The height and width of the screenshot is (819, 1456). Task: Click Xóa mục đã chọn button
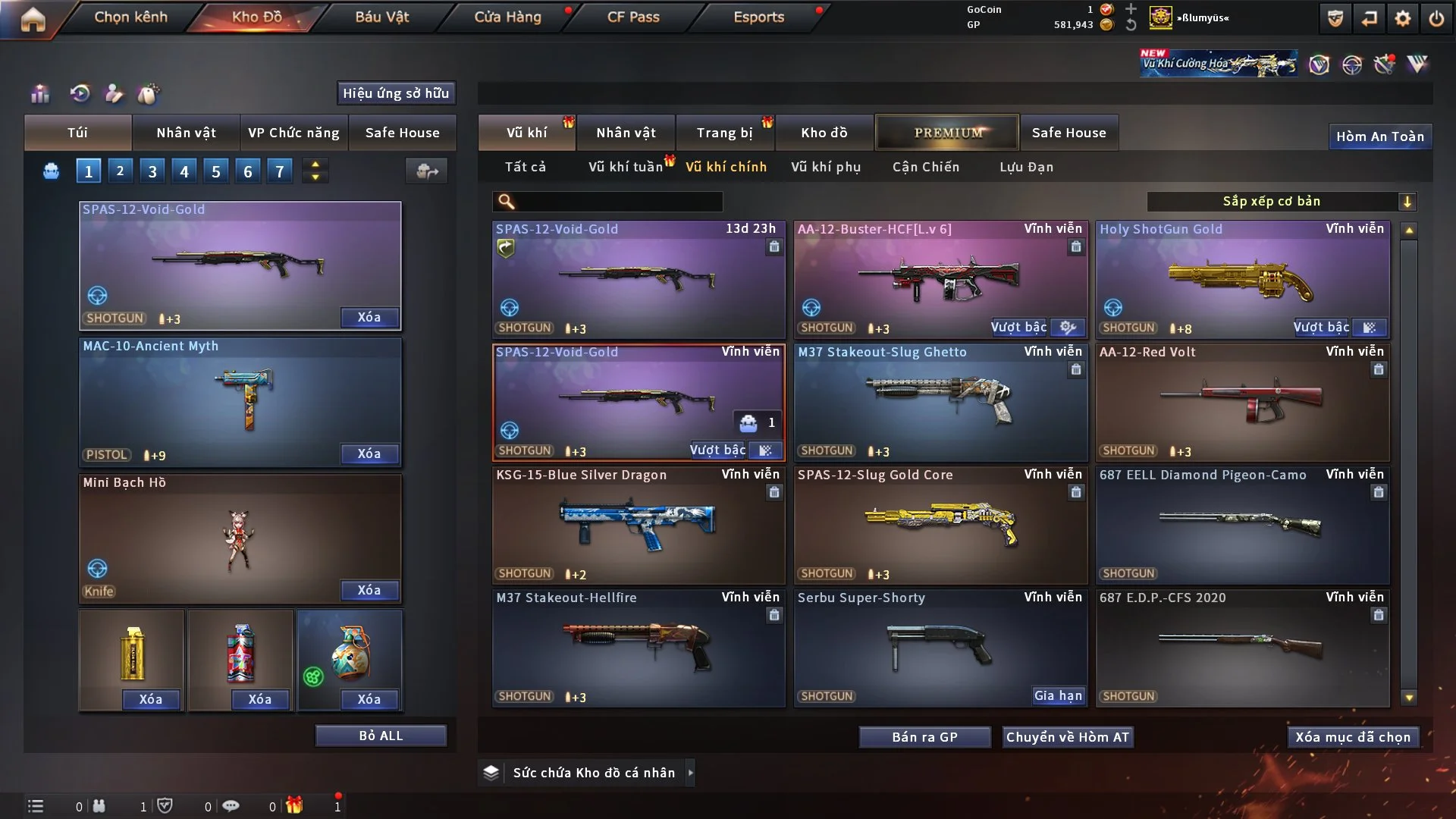point(1353,737)
